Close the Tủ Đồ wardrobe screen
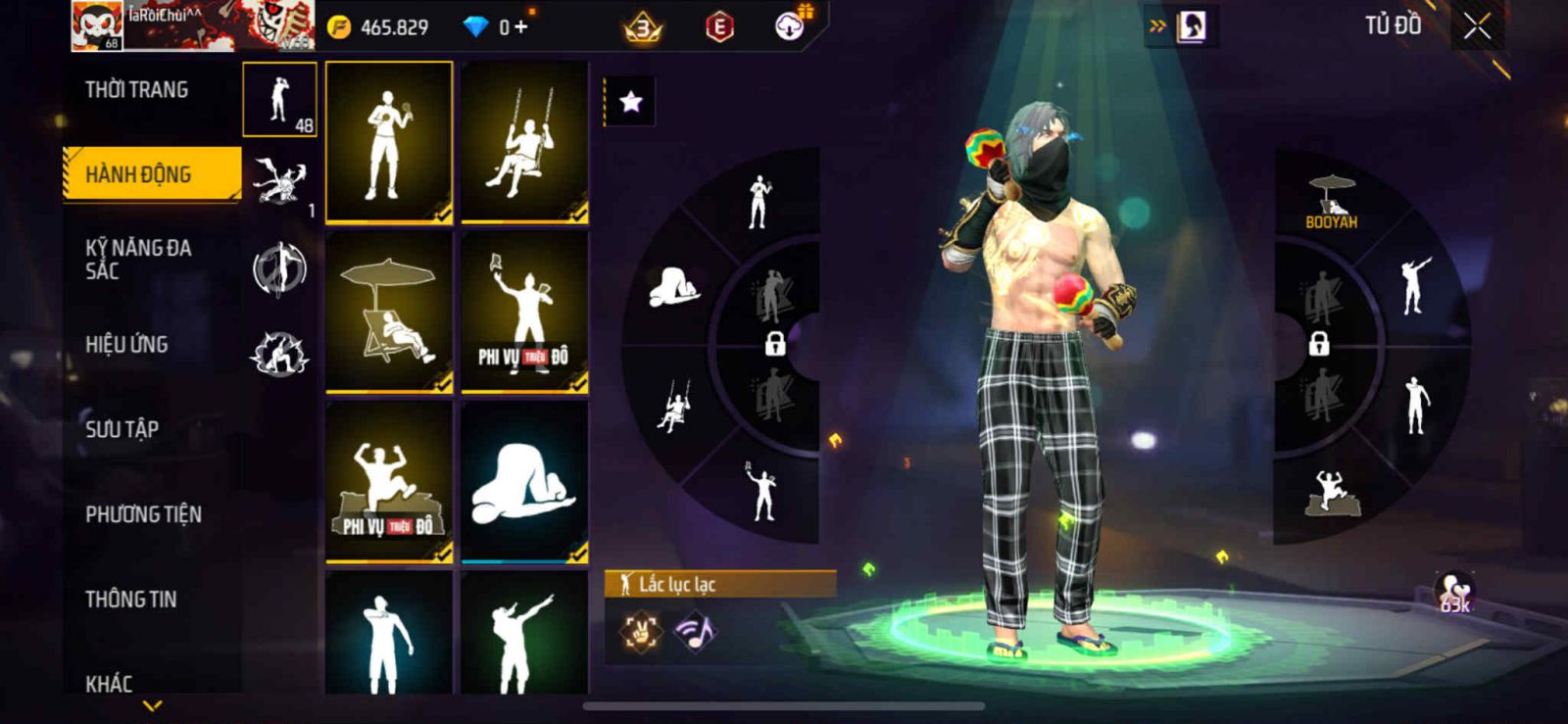The width and height of the screenshot is (1568, 724). (1477, 26)
